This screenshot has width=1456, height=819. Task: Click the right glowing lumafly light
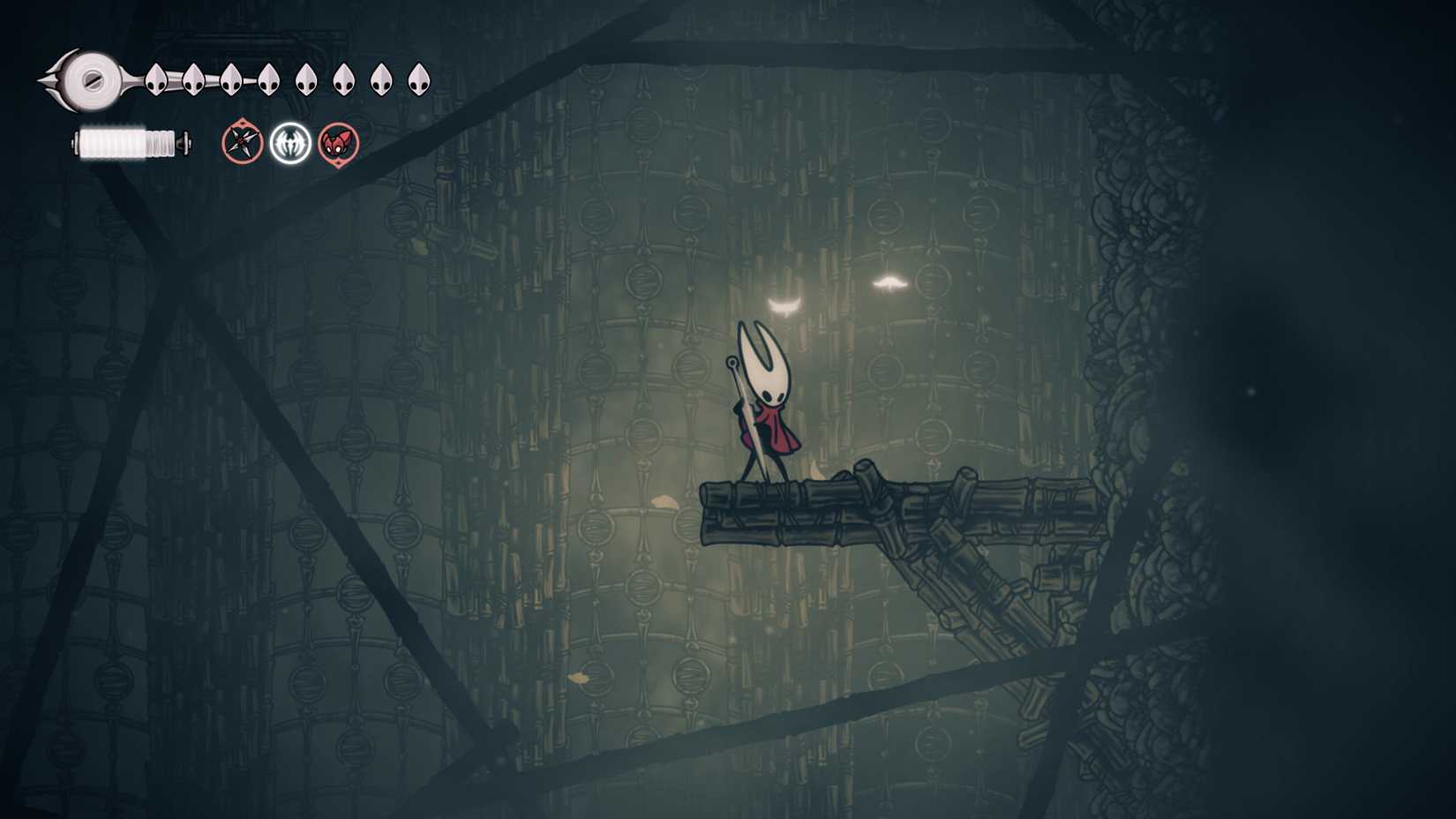click(891, 282)
